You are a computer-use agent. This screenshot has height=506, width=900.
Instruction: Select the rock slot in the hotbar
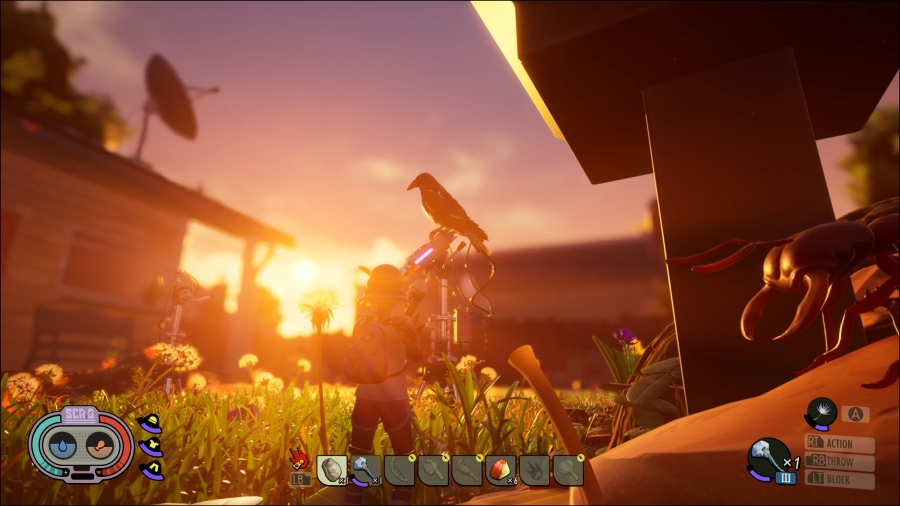pos(332,469)
